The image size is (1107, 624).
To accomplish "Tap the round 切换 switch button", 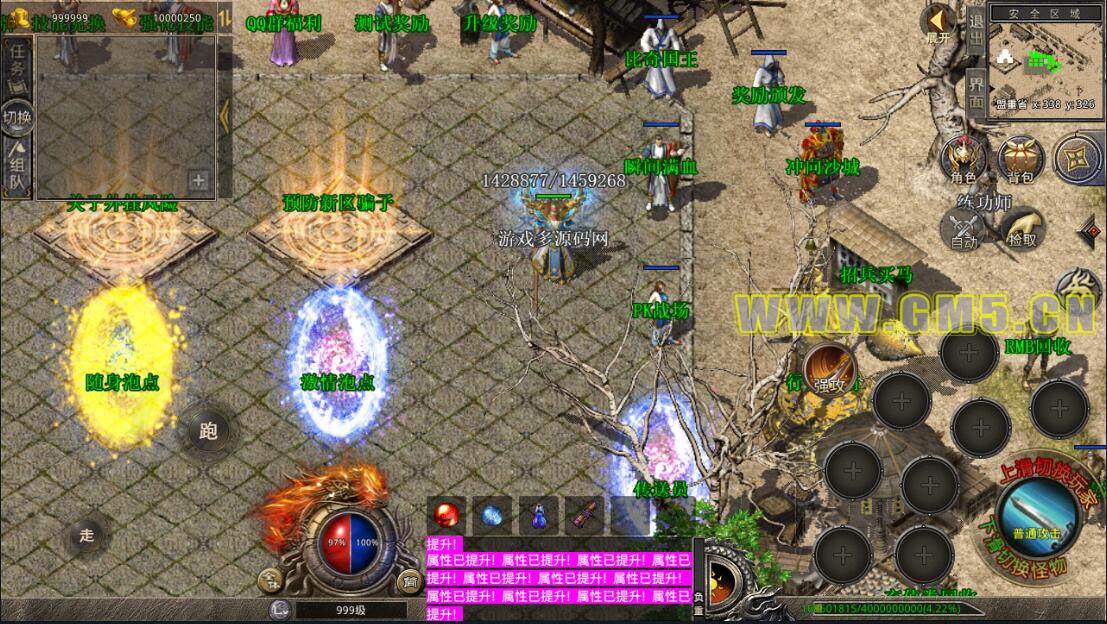I will [x=17, y=116].
